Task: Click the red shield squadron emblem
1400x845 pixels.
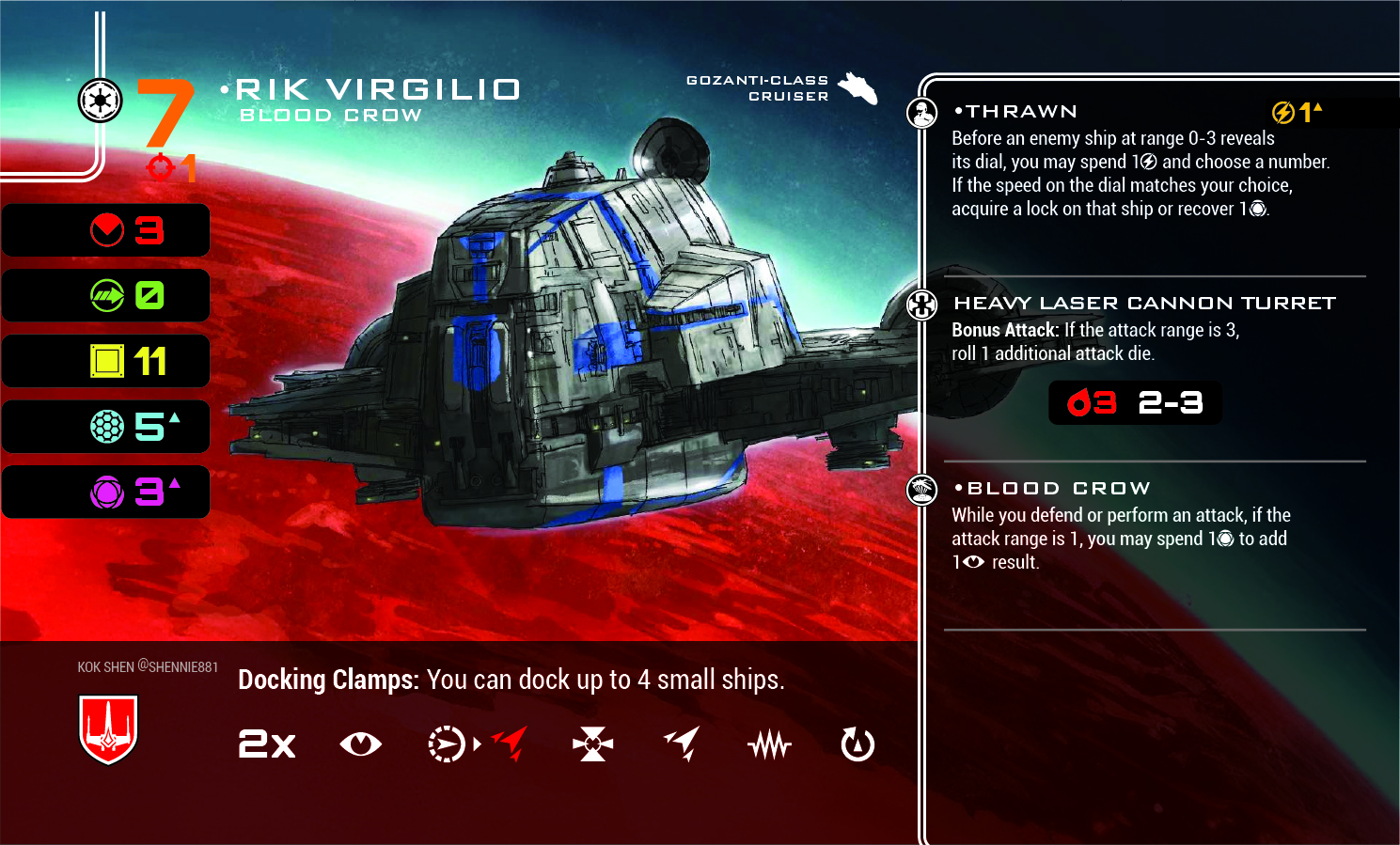Action: tap(109, 729)
